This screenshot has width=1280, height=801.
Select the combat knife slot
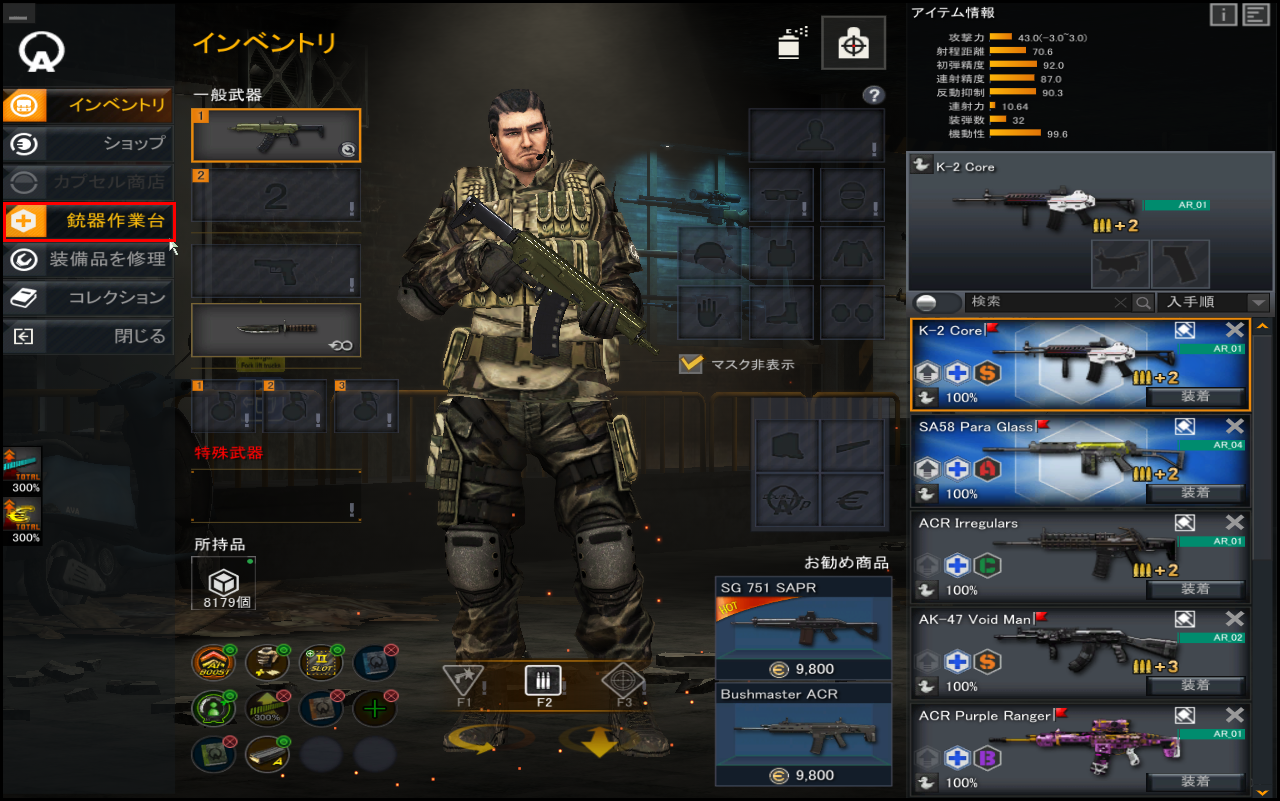(x=276, y=330)
